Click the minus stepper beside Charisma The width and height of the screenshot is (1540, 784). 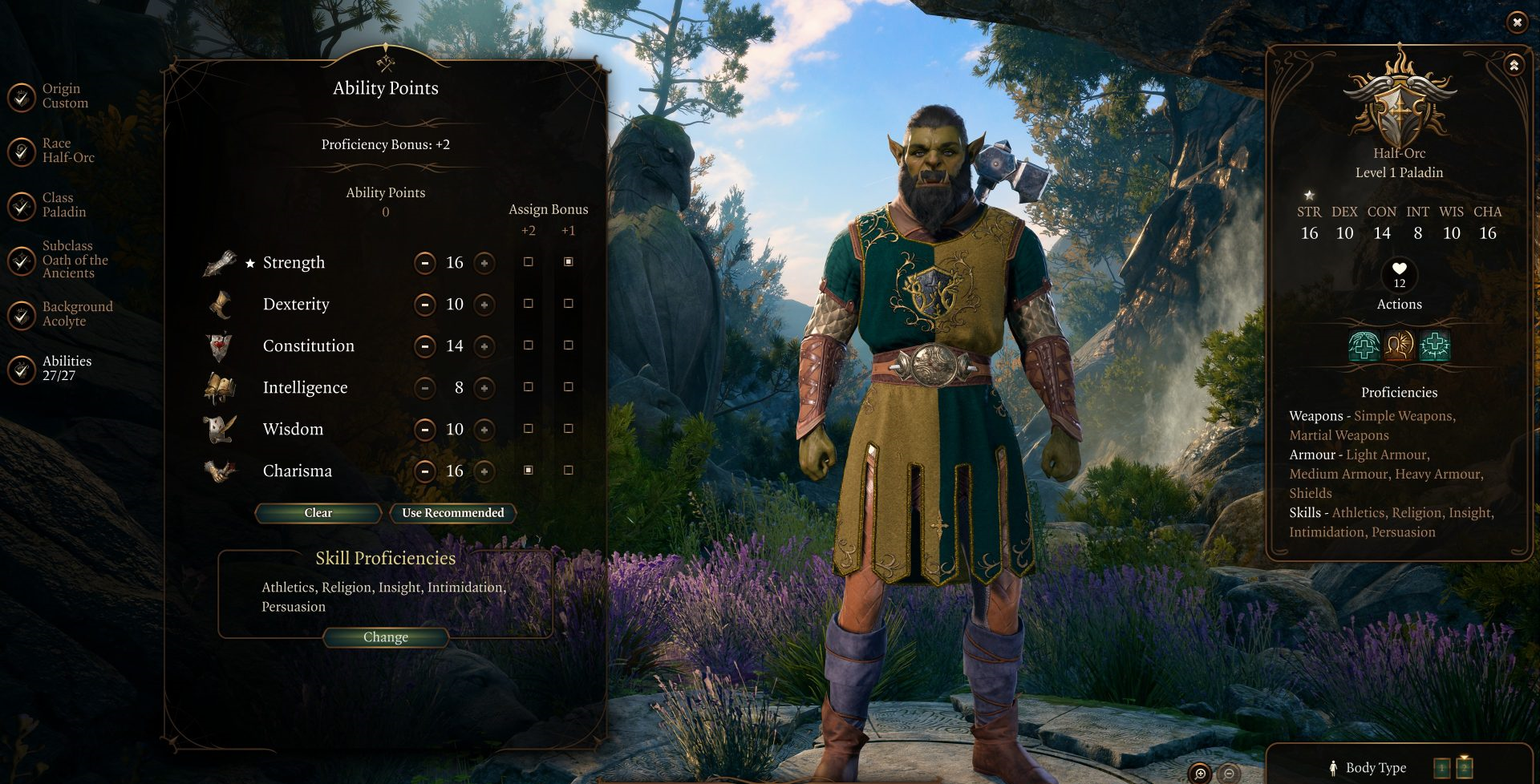(424, 471)
